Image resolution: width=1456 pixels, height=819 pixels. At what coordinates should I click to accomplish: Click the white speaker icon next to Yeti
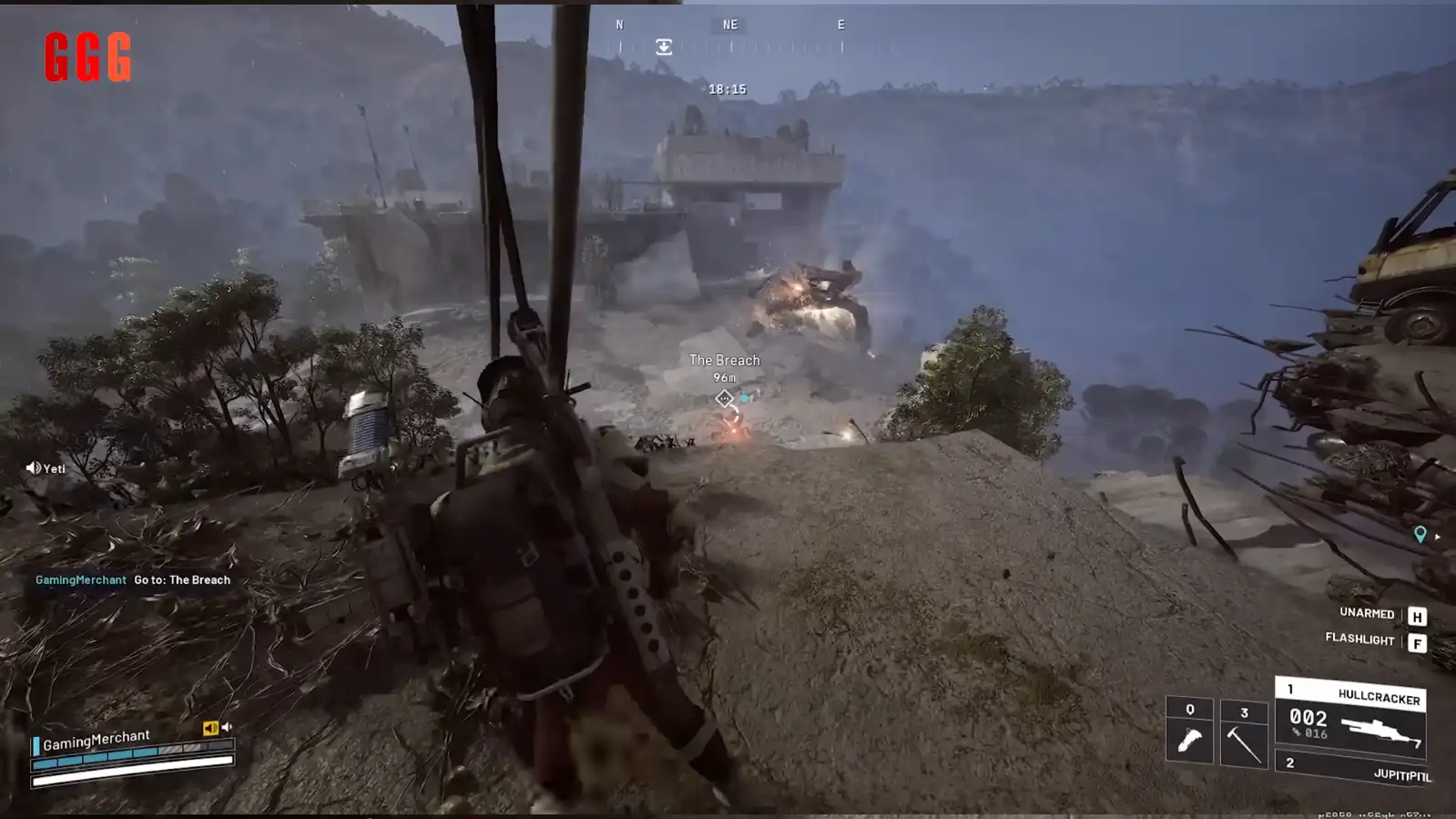(x=32, y=467)
